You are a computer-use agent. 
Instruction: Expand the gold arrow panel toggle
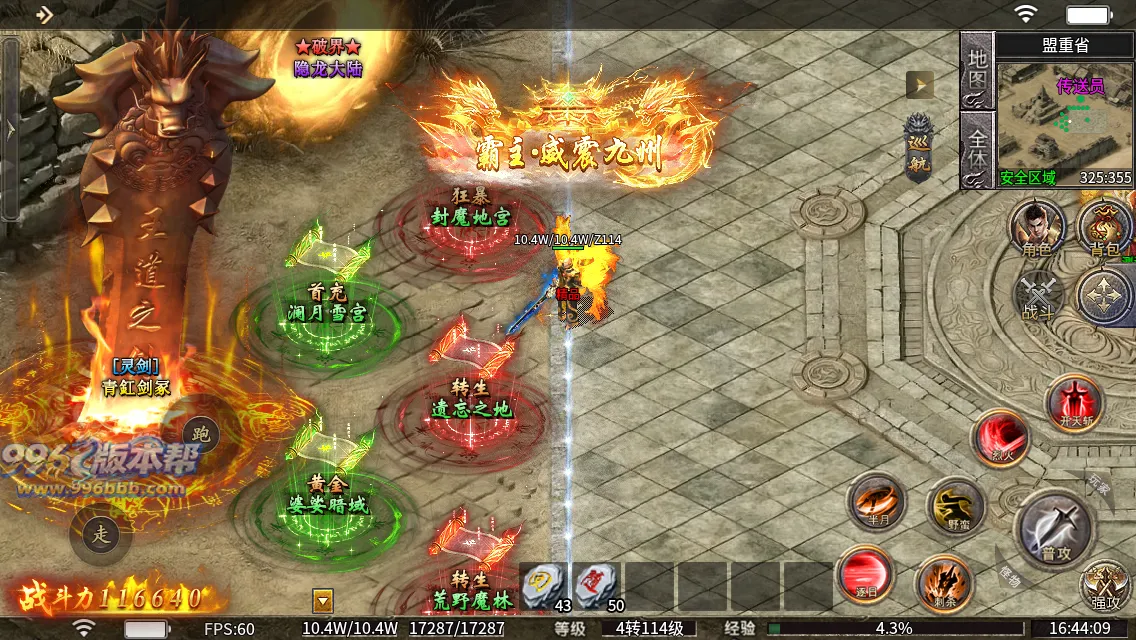919,85
